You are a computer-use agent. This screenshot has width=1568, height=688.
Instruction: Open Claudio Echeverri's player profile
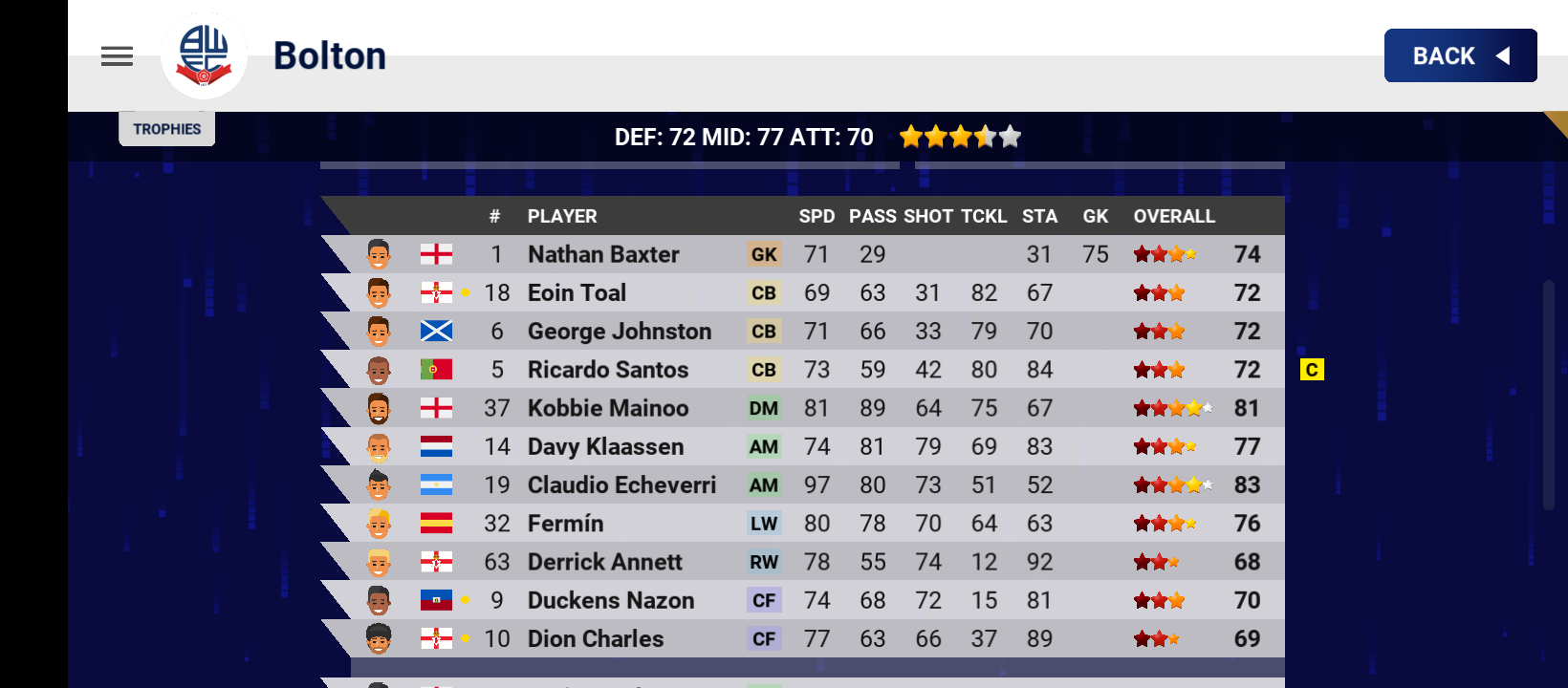[x=621, y=484]
